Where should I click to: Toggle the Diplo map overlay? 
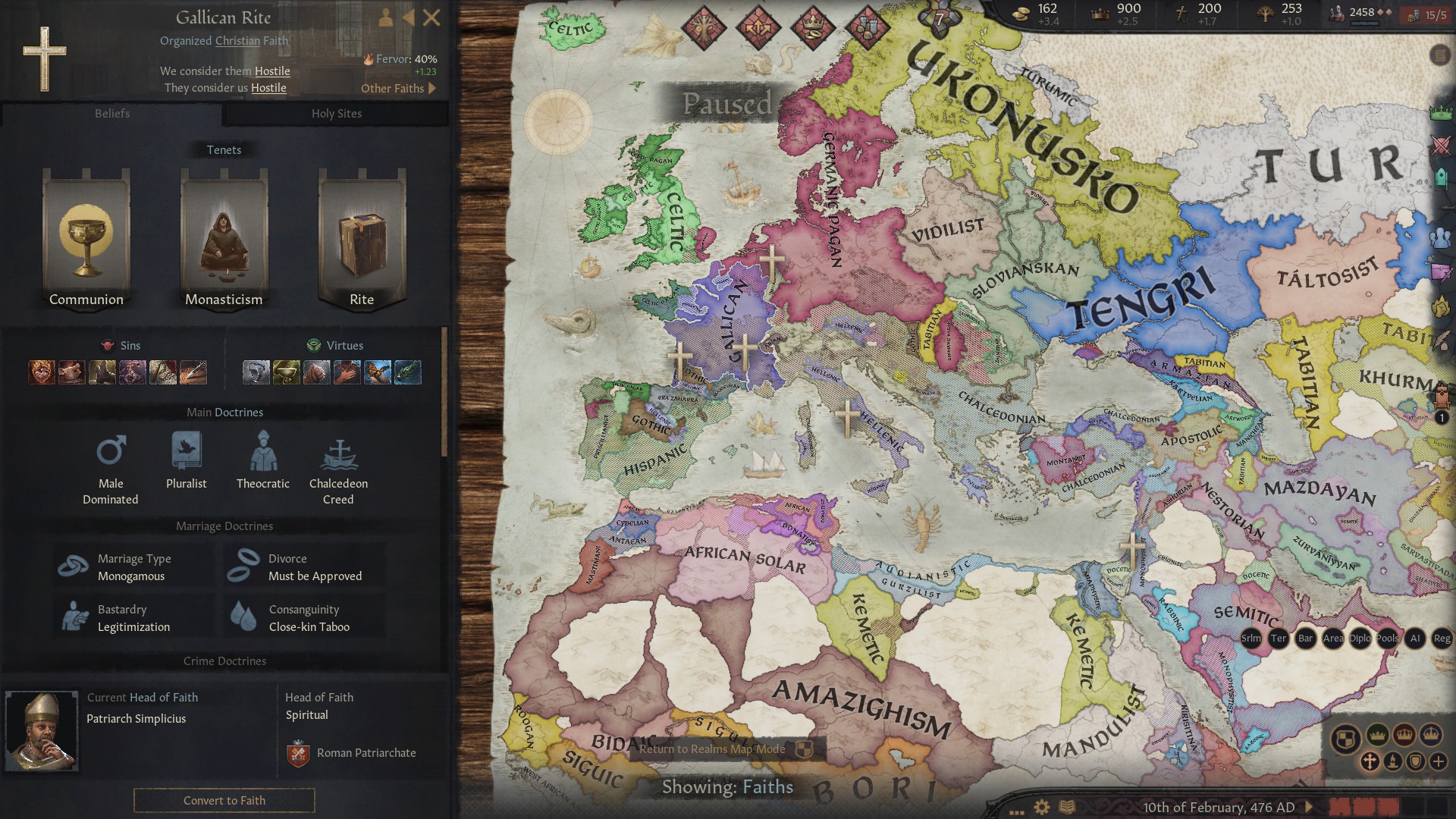tap(1360, 639)
